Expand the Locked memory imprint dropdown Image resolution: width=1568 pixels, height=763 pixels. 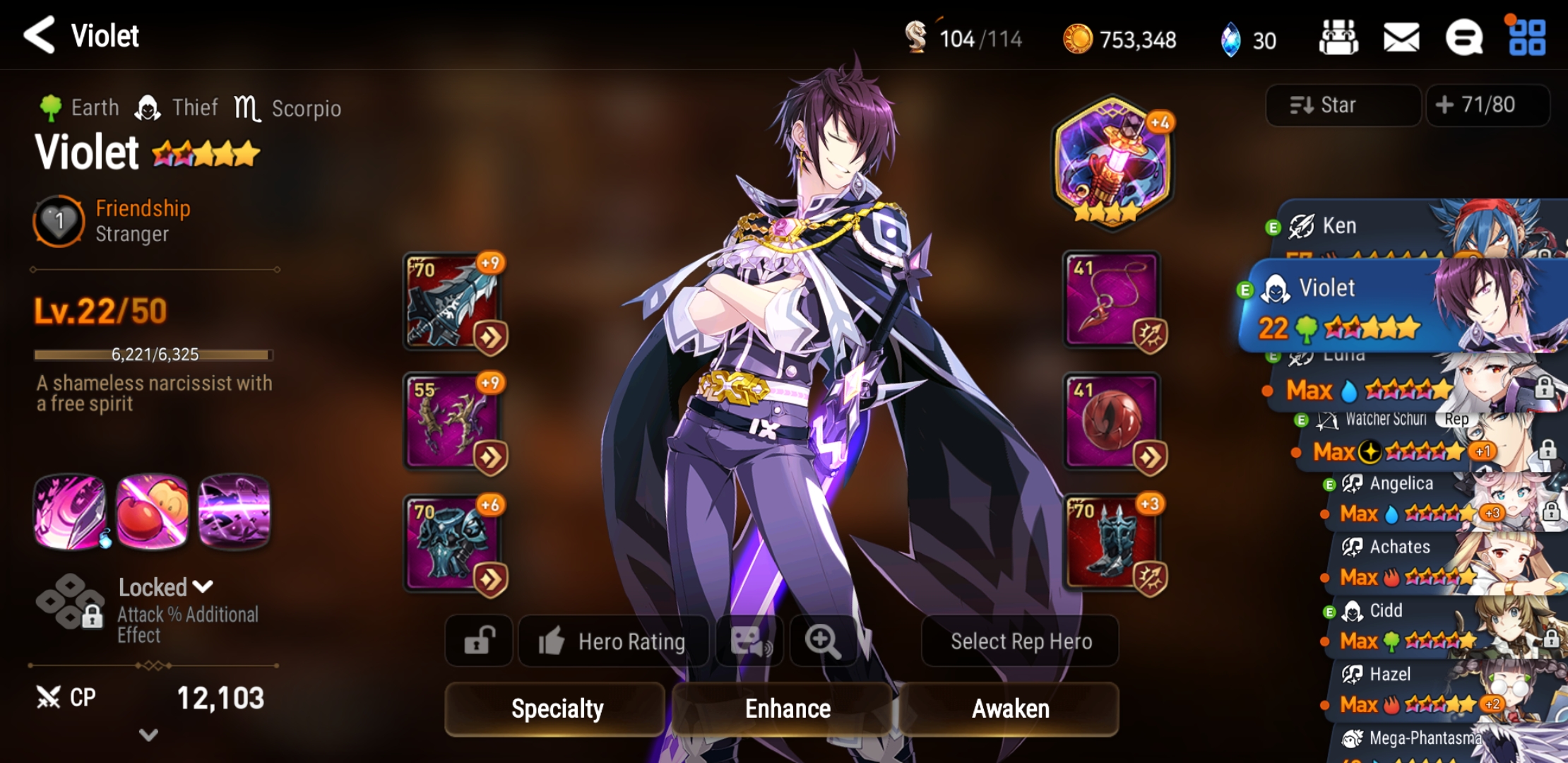tap(203, 586)
